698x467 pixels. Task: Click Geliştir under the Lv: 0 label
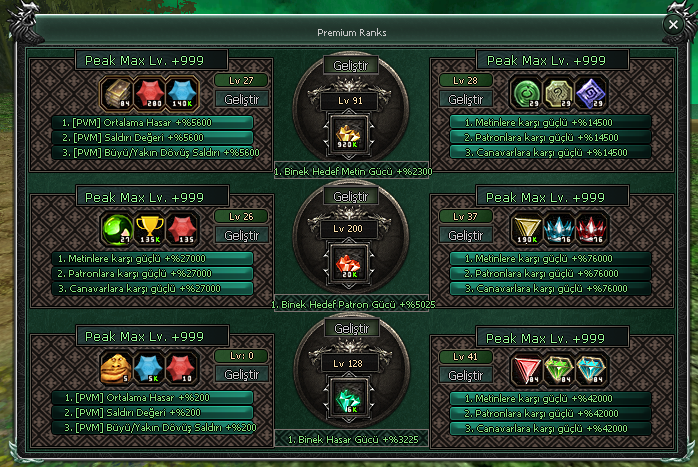pos(242,374)
